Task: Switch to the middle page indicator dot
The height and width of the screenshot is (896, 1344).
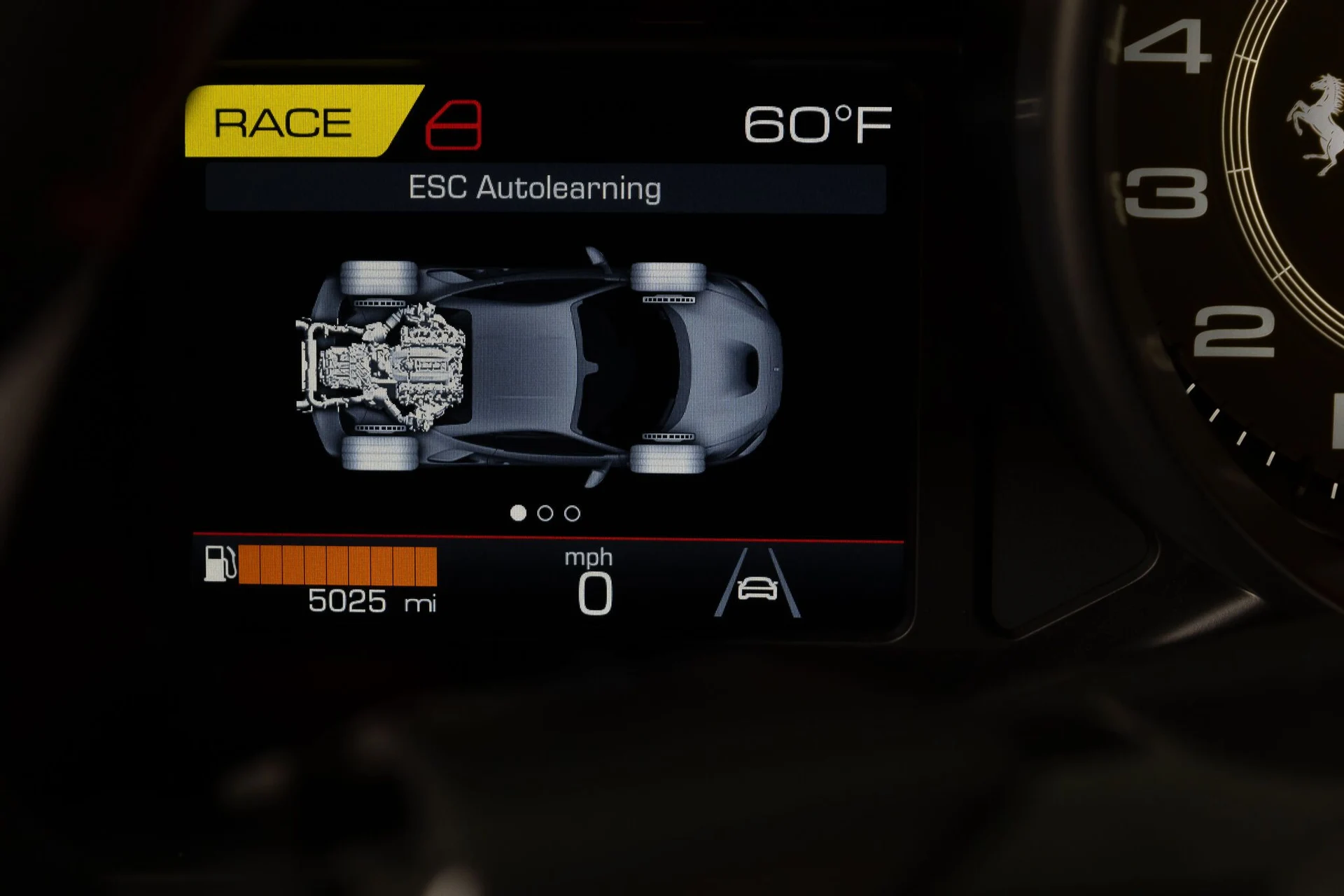Action: point(545,514)
